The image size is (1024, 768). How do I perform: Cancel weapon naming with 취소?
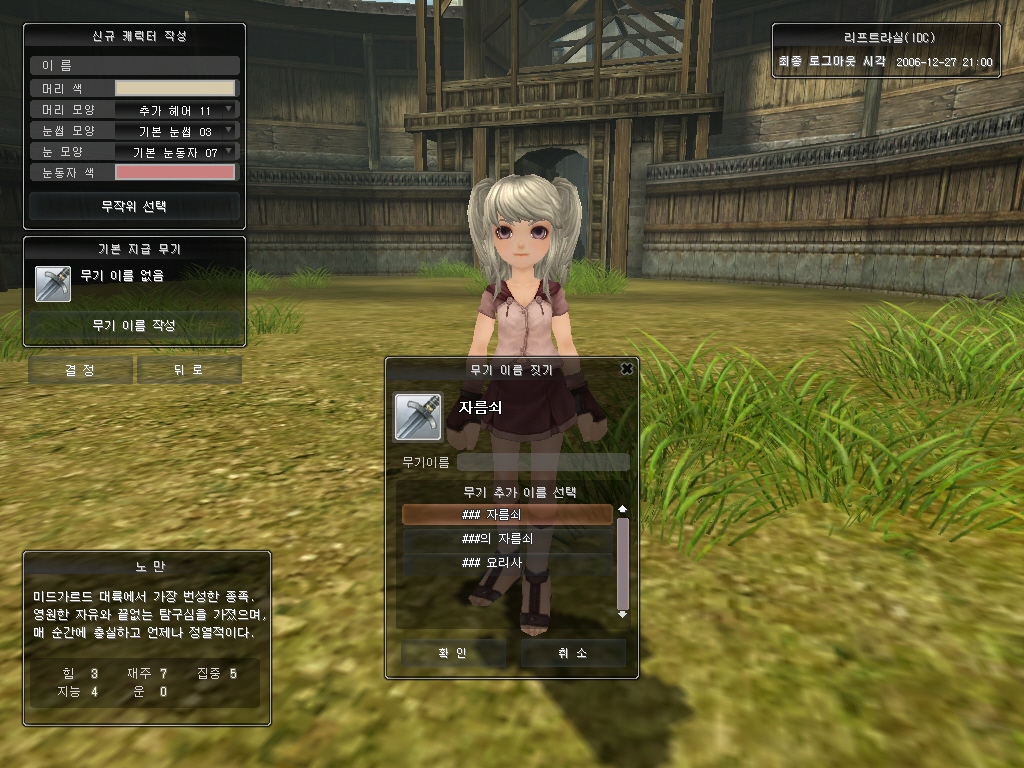tap(572, 653)
